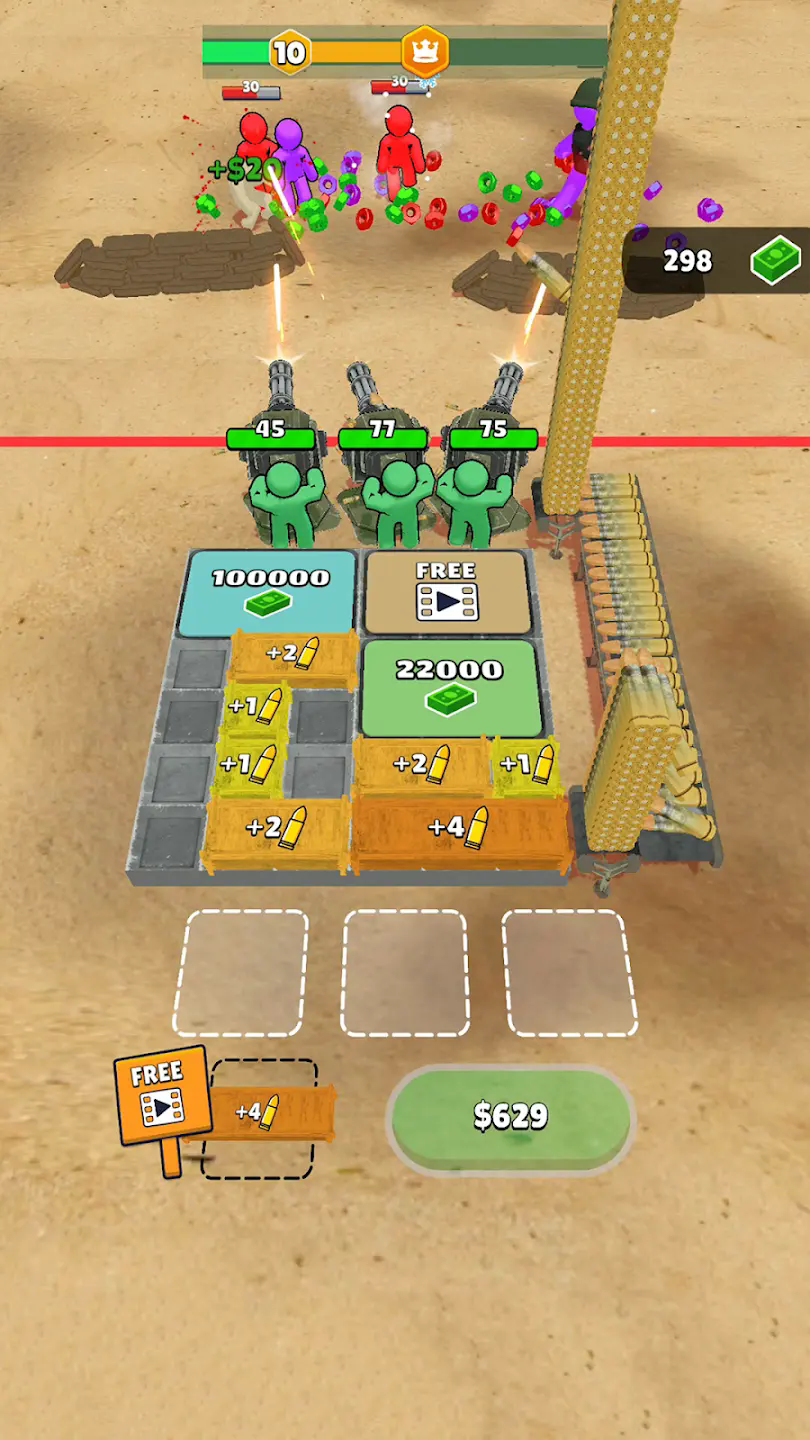
Task: Tap the green $629 purchase button
Action: (x=510, y=1116)
